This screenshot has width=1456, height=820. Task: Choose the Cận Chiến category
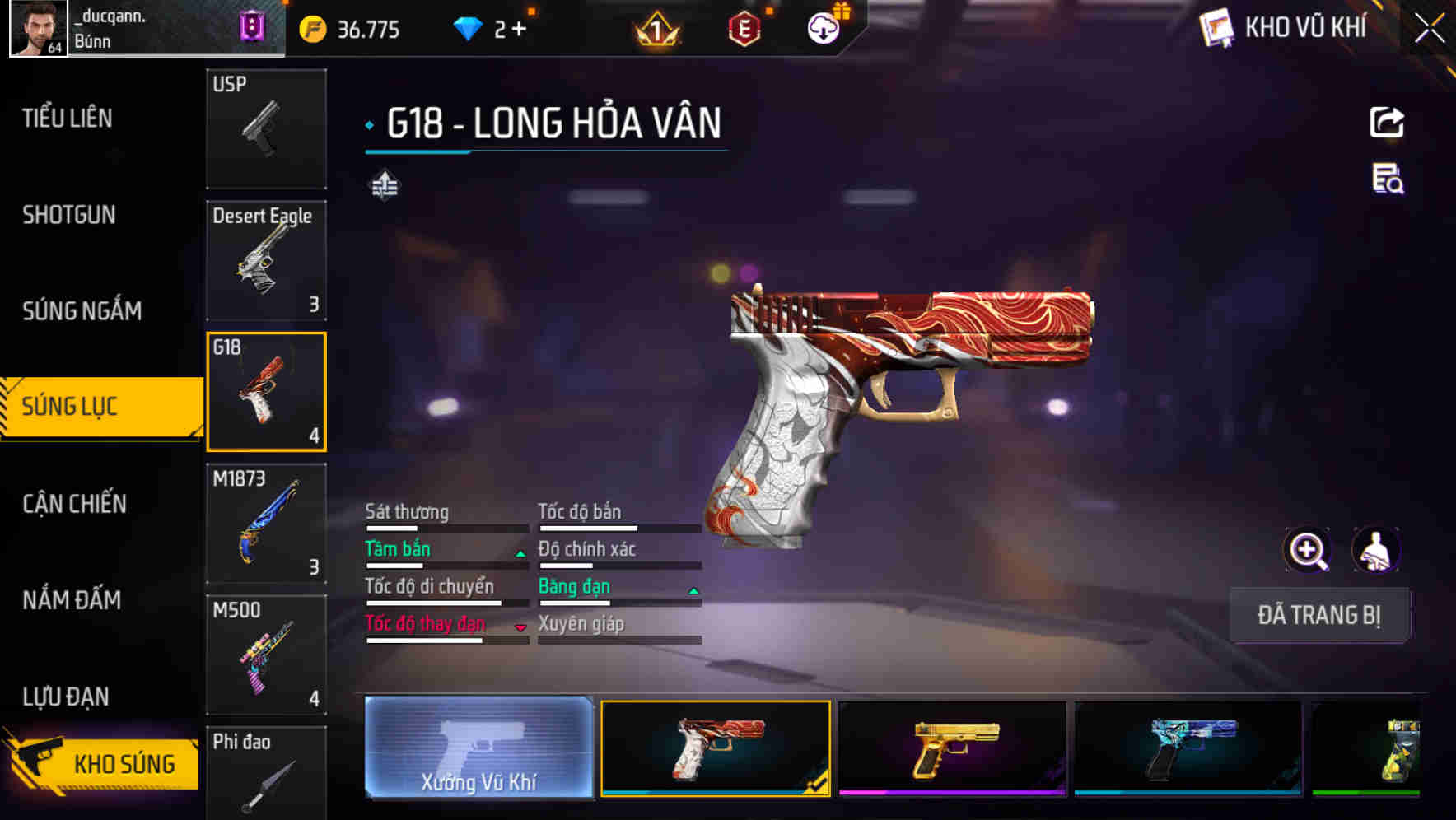click(74, 504)
